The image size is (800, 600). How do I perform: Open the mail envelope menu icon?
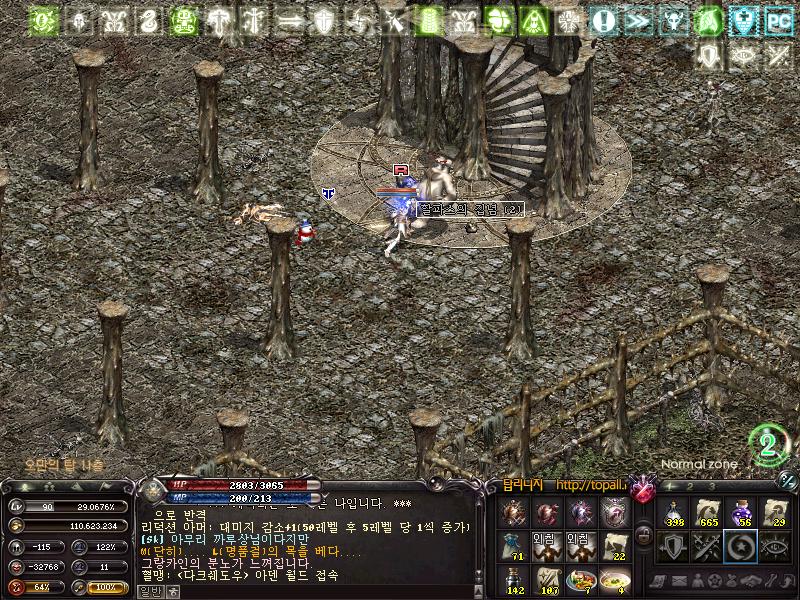(679, 581)
